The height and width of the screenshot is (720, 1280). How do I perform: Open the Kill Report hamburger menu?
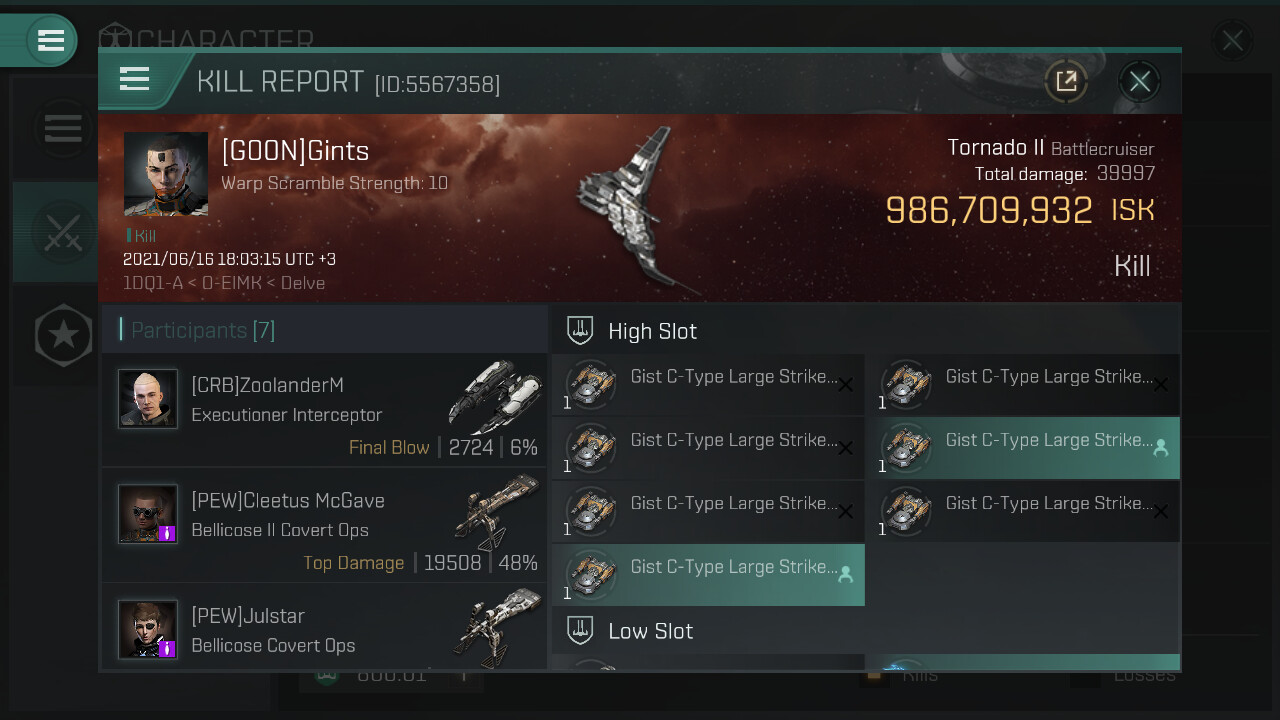click(x=134, y=79)
